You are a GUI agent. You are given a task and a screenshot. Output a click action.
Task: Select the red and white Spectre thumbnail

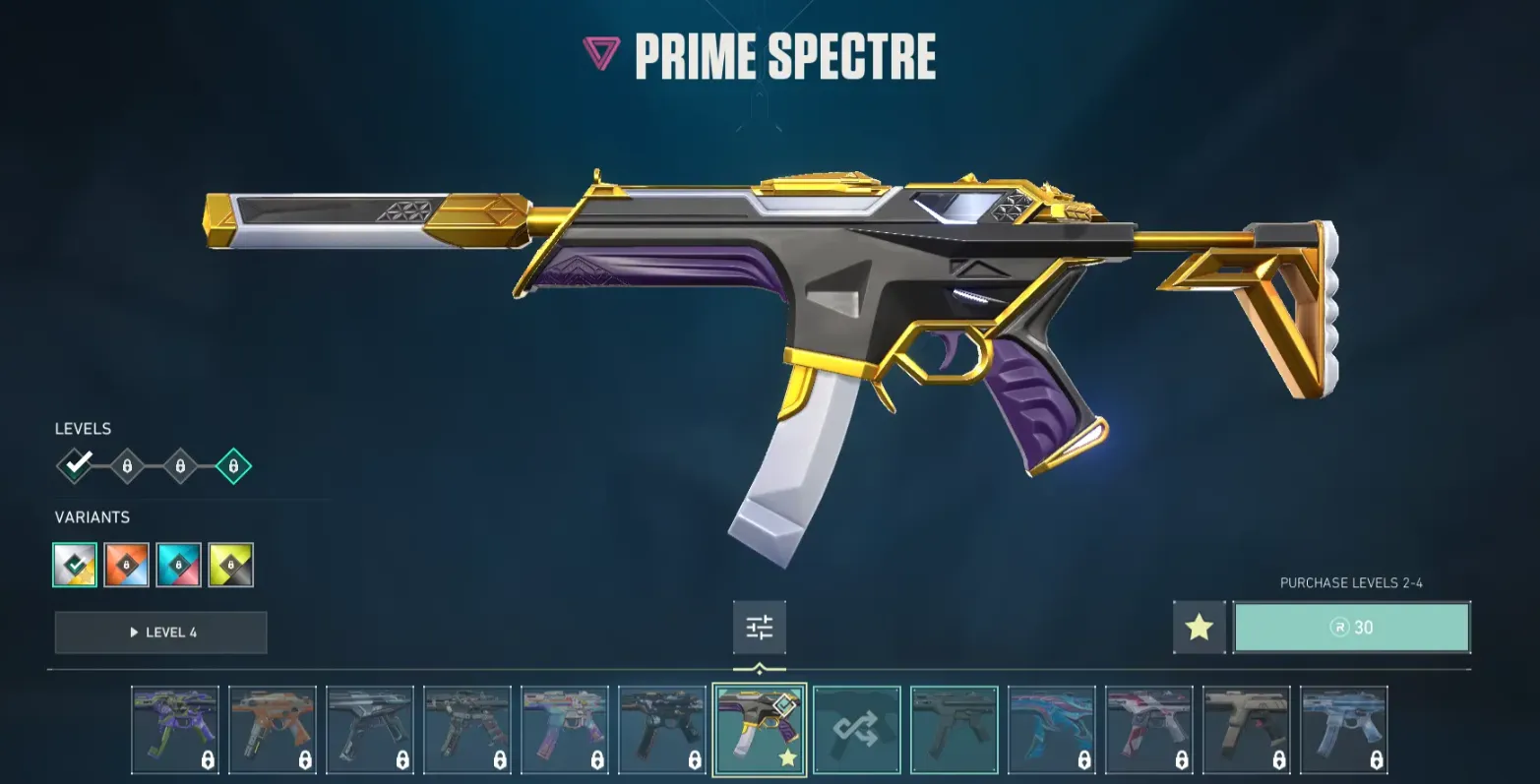(x=1148, y=729)
